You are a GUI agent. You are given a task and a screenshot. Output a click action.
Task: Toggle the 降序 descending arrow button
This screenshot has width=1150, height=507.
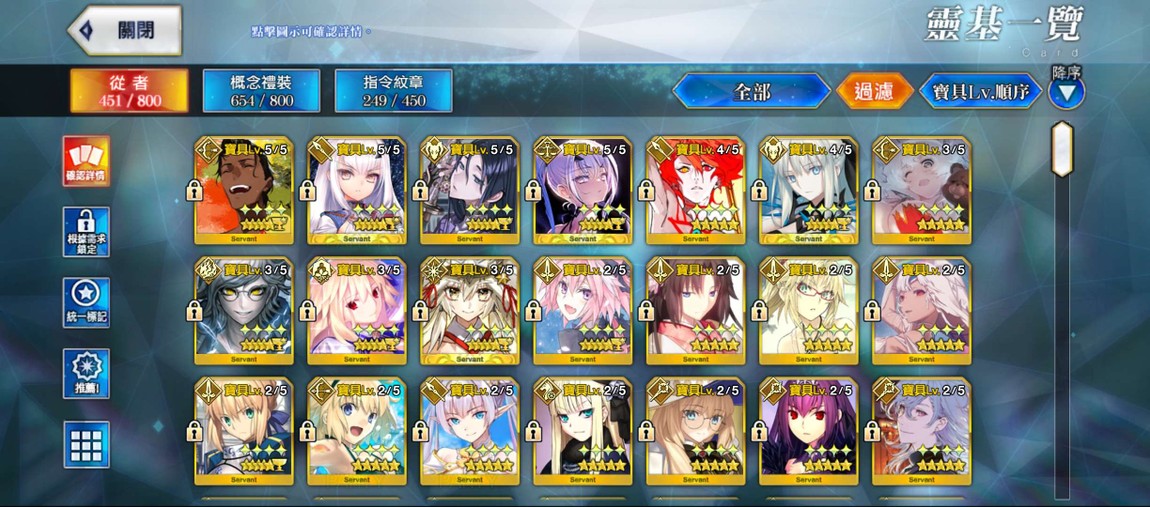tap(1067, 93)
